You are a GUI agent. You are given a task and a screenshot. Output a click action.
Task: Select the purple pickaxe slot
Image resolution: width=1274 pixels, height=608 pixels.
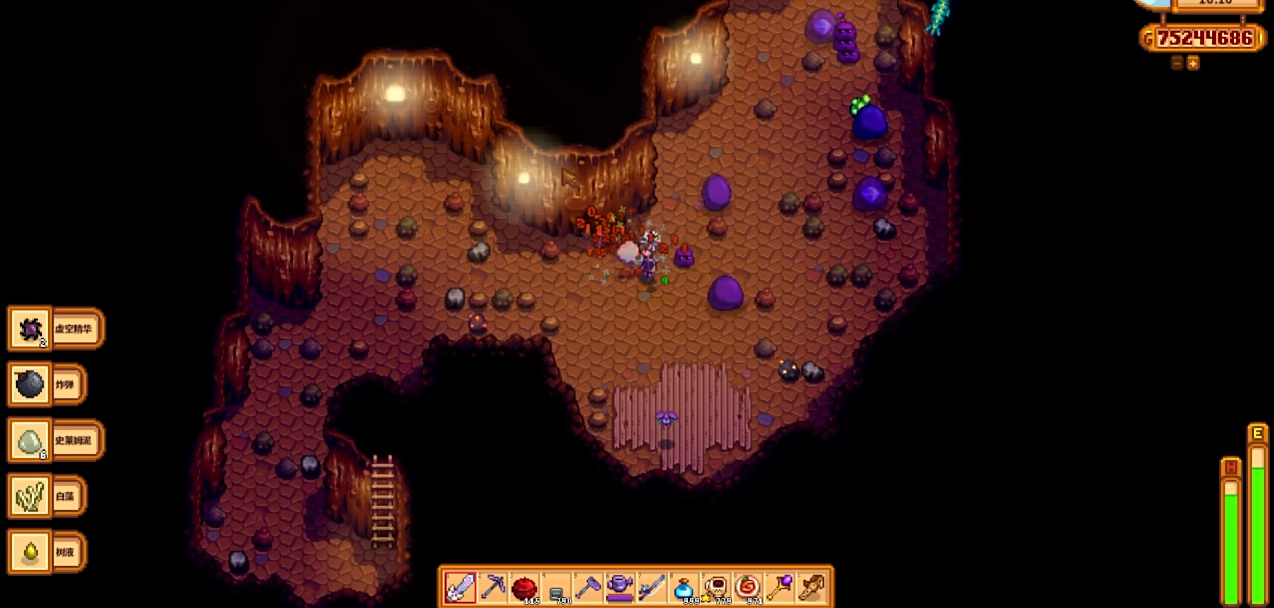(x=492, y=587)
